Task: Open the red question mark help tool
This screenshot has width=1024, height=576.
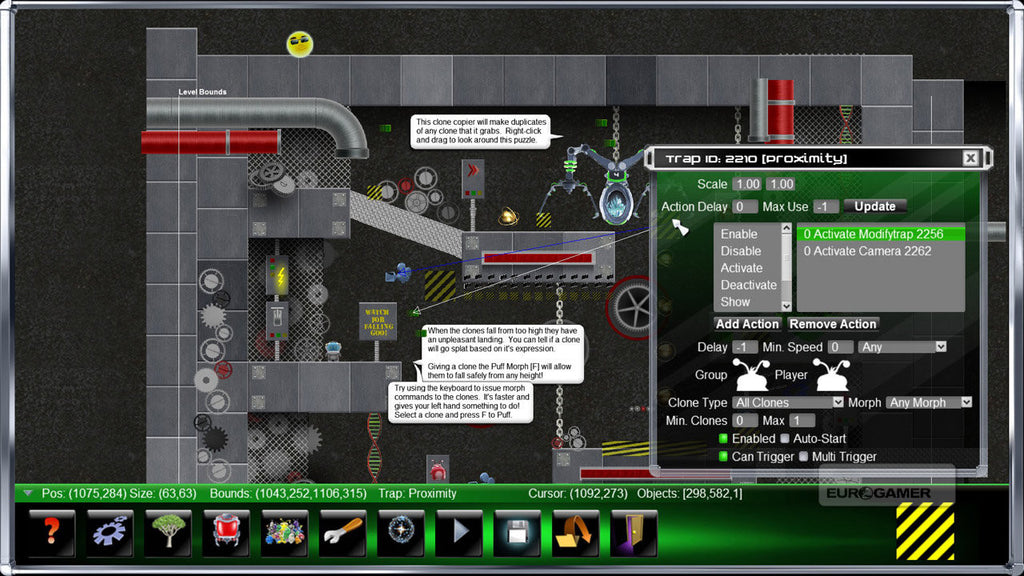Action: pos(52,532)
